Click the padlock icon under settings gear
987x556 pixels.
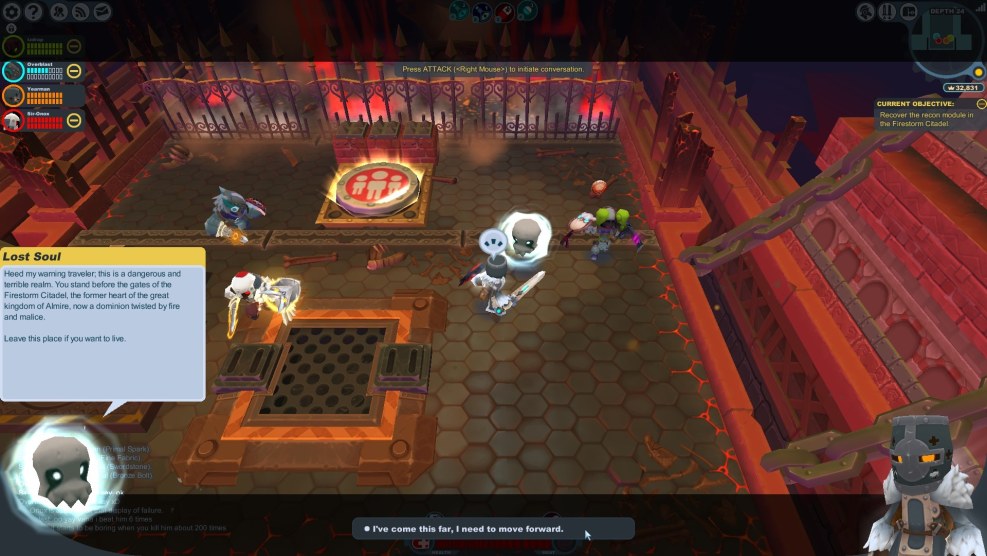(13, 30)
